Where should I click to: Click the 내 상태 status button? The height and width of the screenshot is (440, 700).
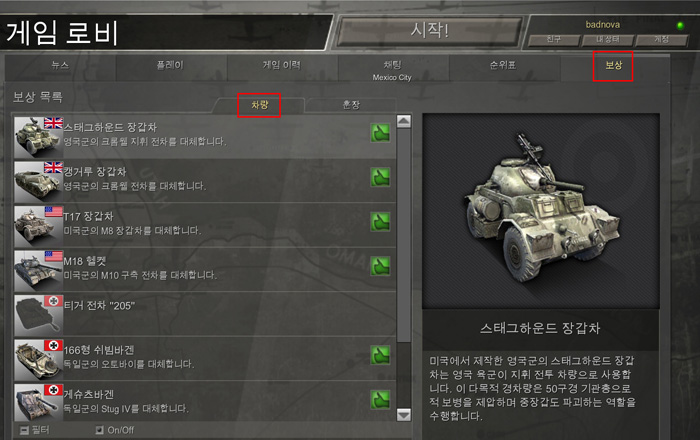pyautogui.click(x=609, y=39)
